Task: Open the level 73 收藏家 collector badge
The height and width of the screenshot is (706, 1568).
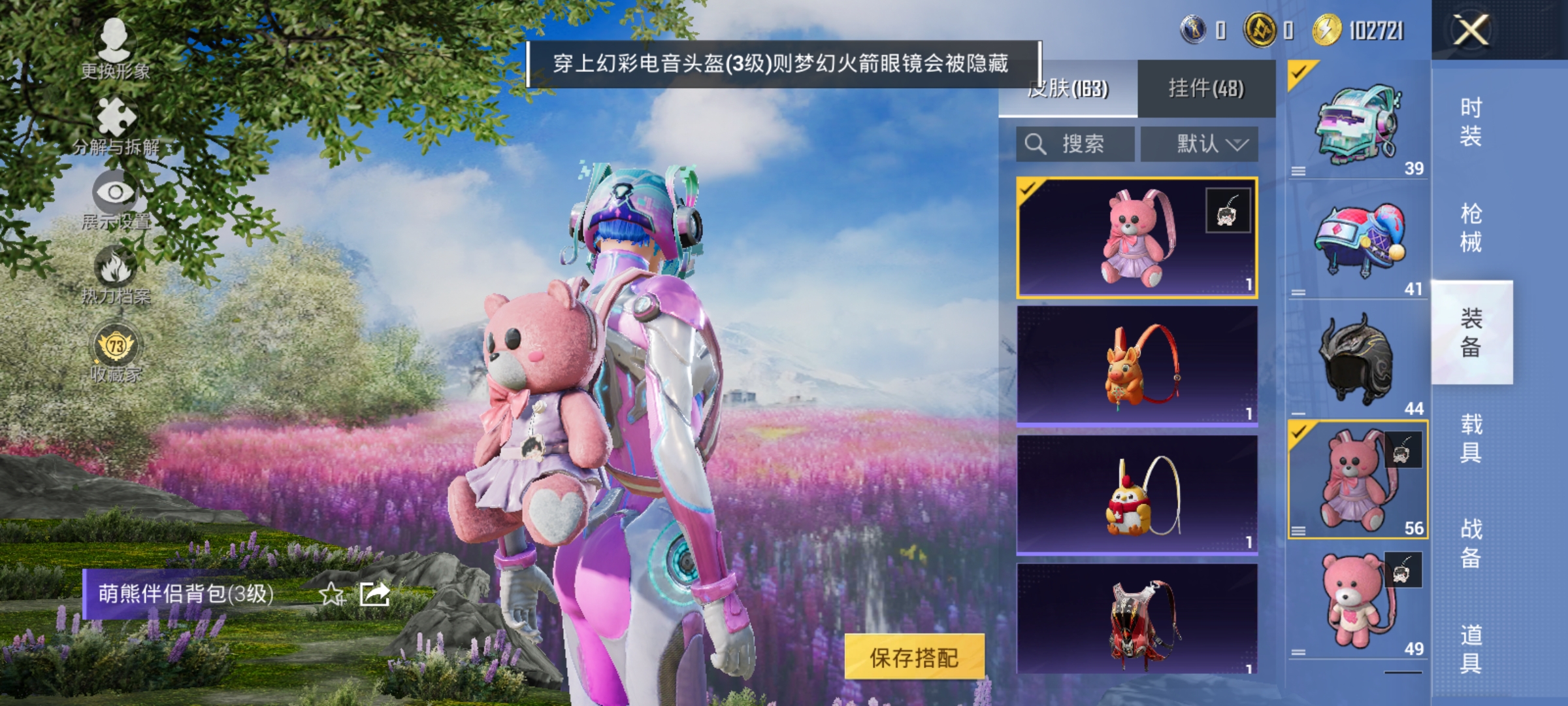Action: [114, 346]
